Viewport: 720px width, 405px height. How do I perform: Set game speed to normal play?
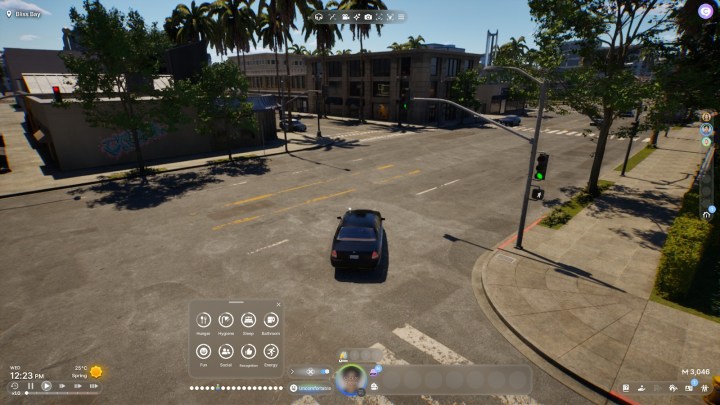tap(46, 386)
